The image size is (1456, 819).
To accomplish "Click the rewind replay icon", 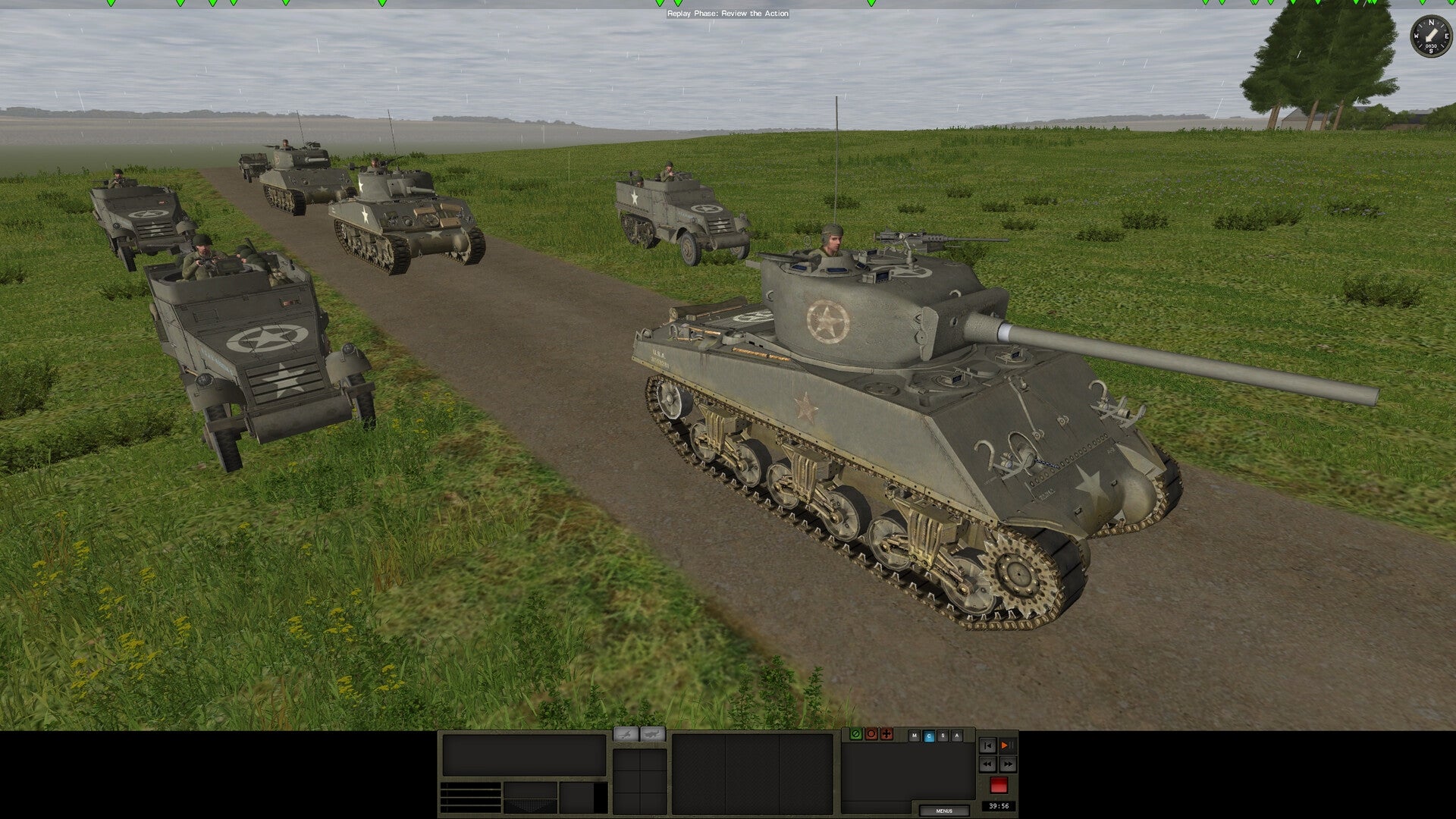I will (x=988, y=764).
